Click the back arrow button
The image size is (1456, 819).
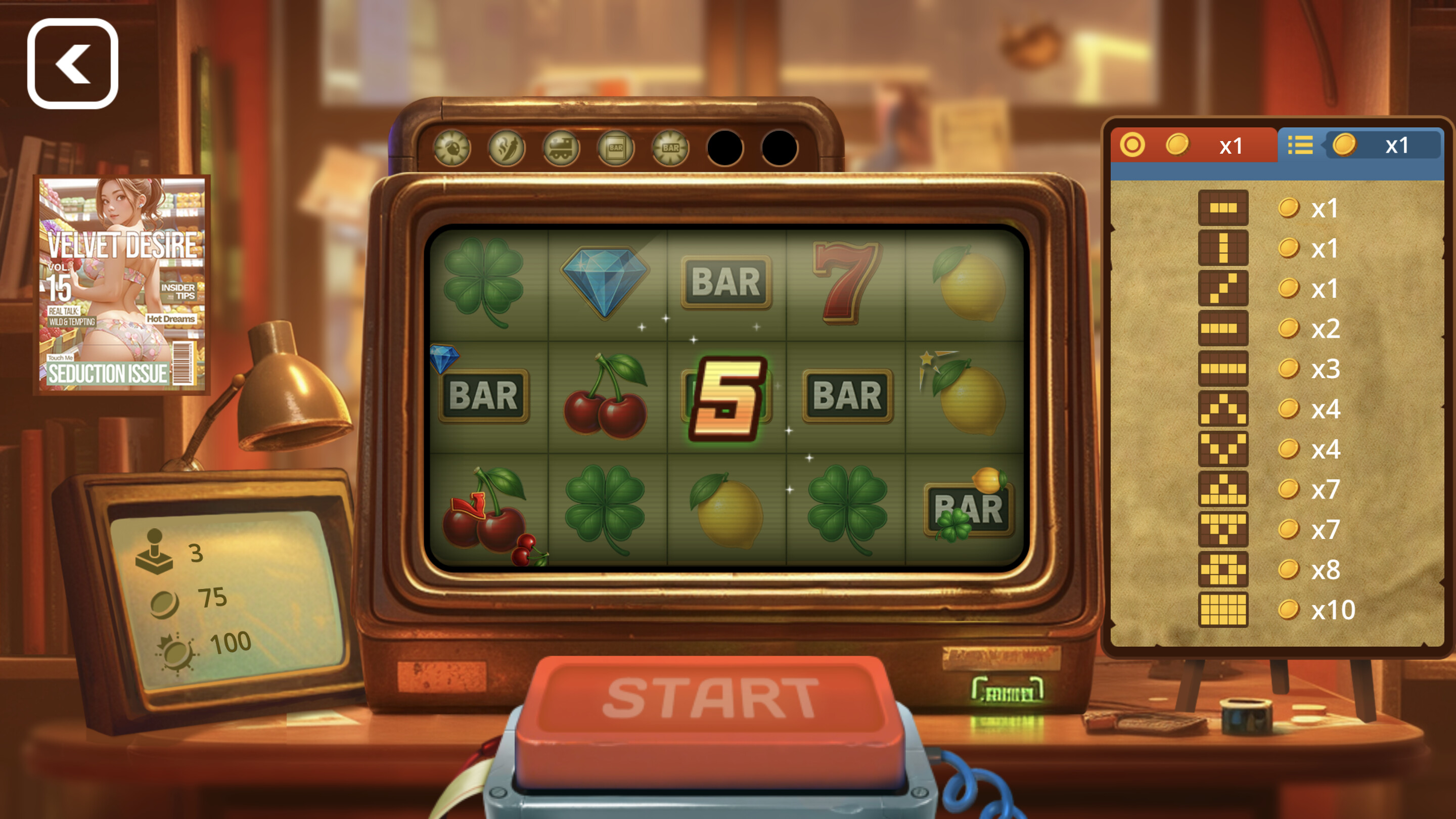click(72, 61)
